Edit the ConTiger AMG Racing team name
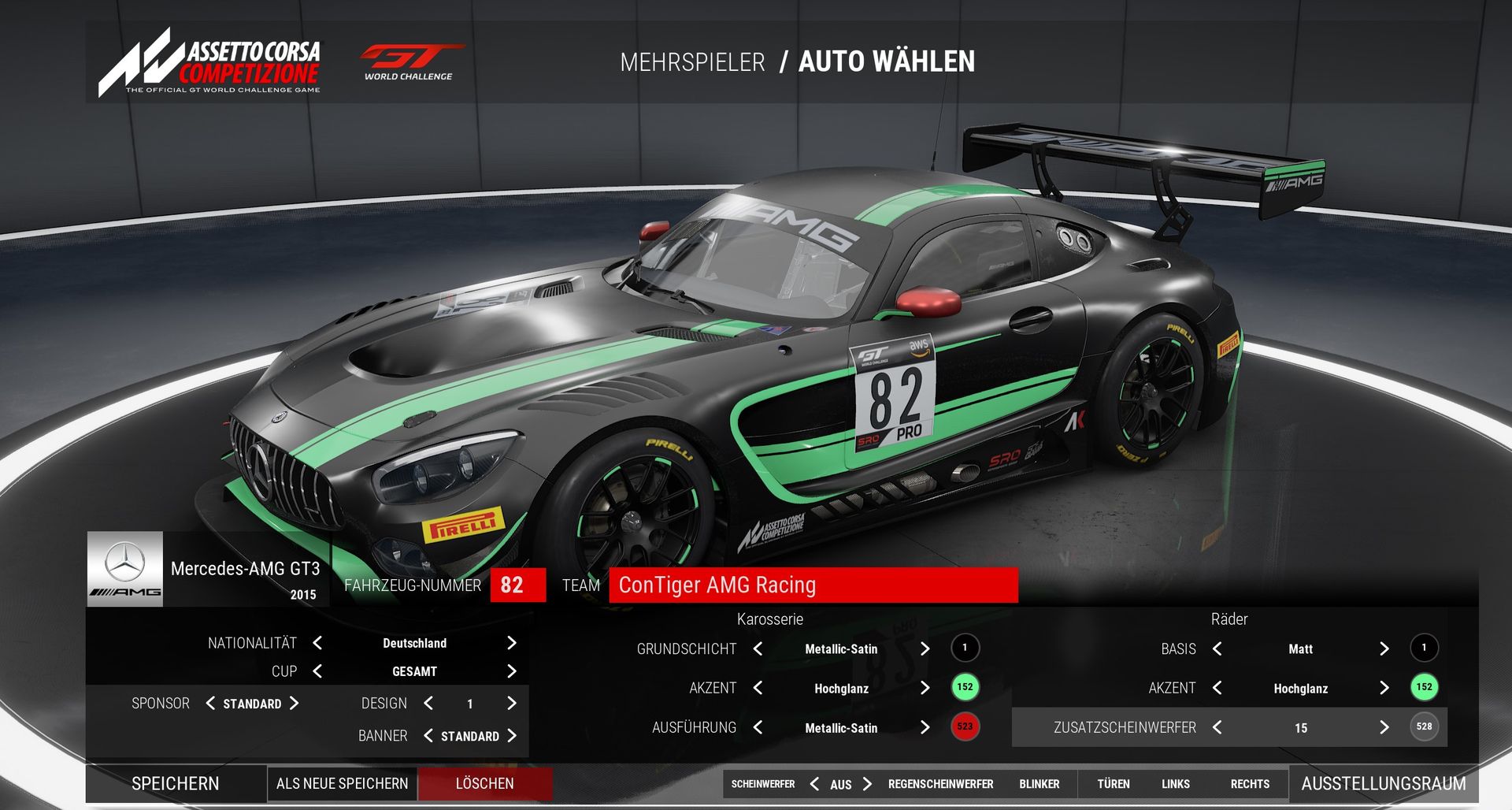This screenshot has height=810, width=1512. tap(813, 585)
